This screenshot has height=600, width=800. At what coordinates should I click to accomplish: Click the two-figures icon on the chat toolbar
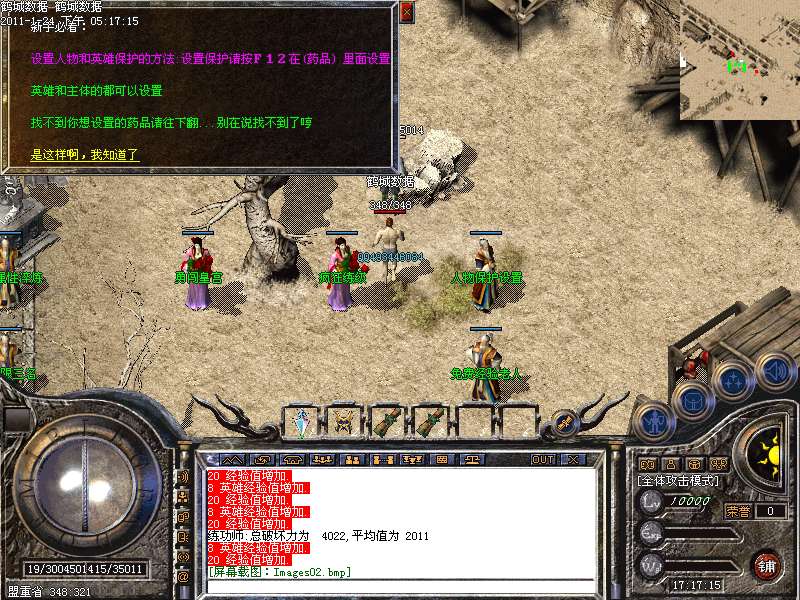pyautogui.click(x=351, y=460)
